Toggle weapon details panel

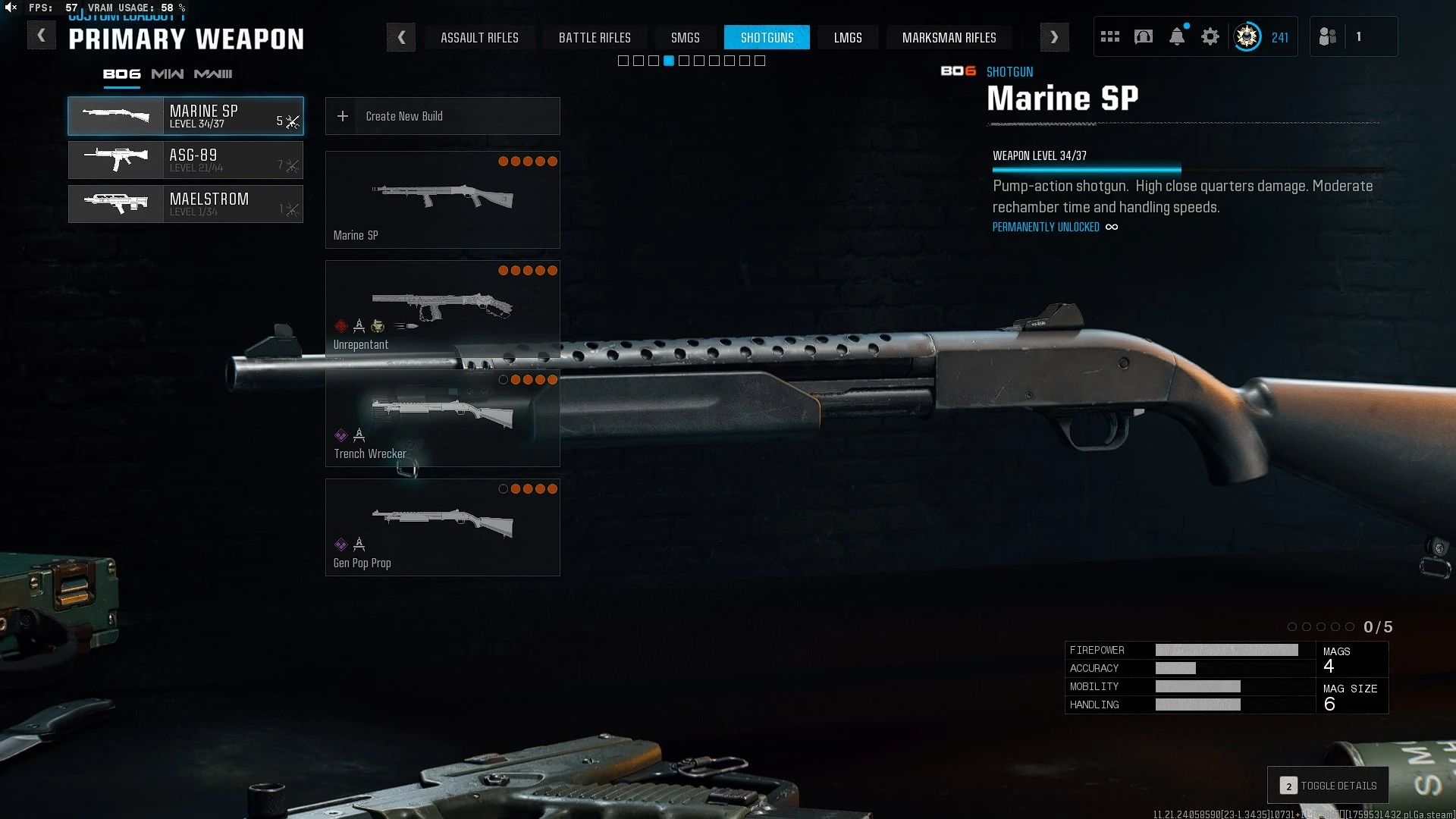point(1328,786)
